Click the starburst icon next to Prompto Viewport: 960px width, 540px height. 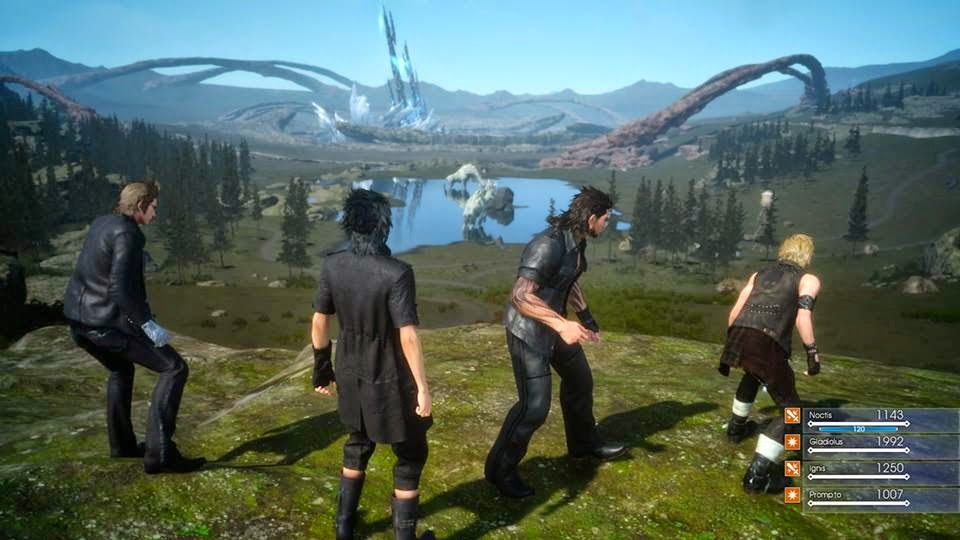click(x=792, y=495)
